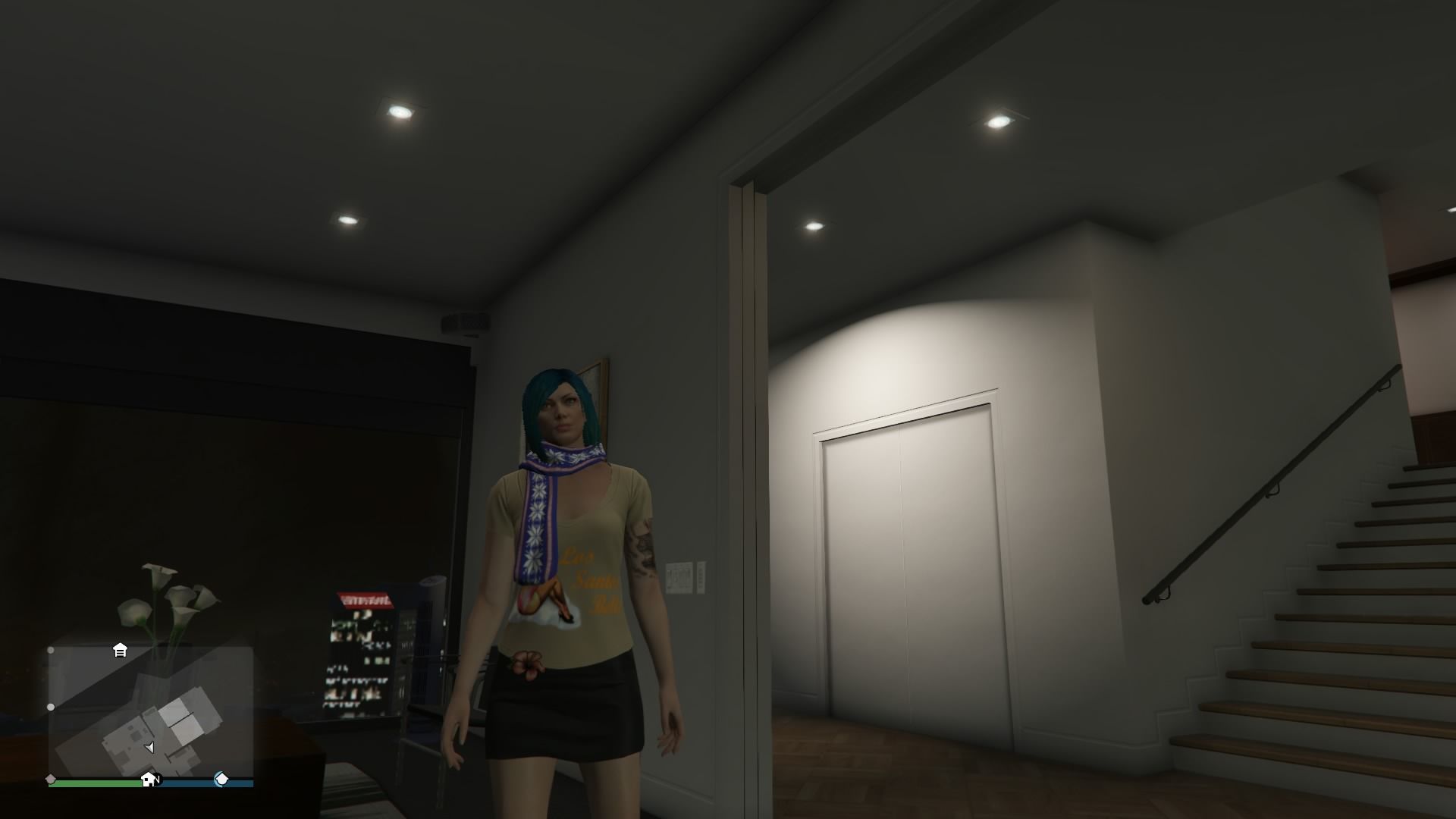Click the white dot on the minimap's left edge
The image size is (1456, 819).
point(51,706)
